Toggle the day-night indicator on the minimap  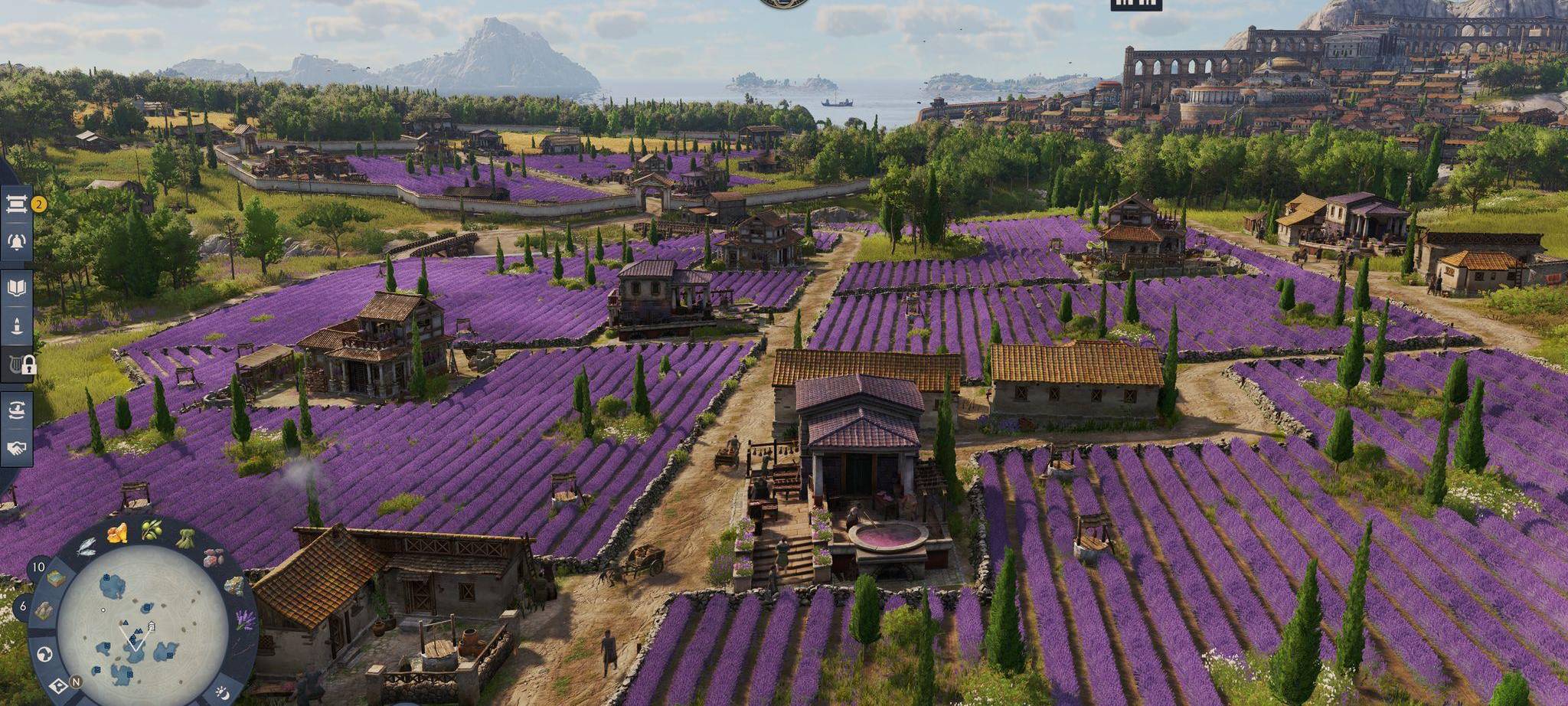(x=221, y=691)
